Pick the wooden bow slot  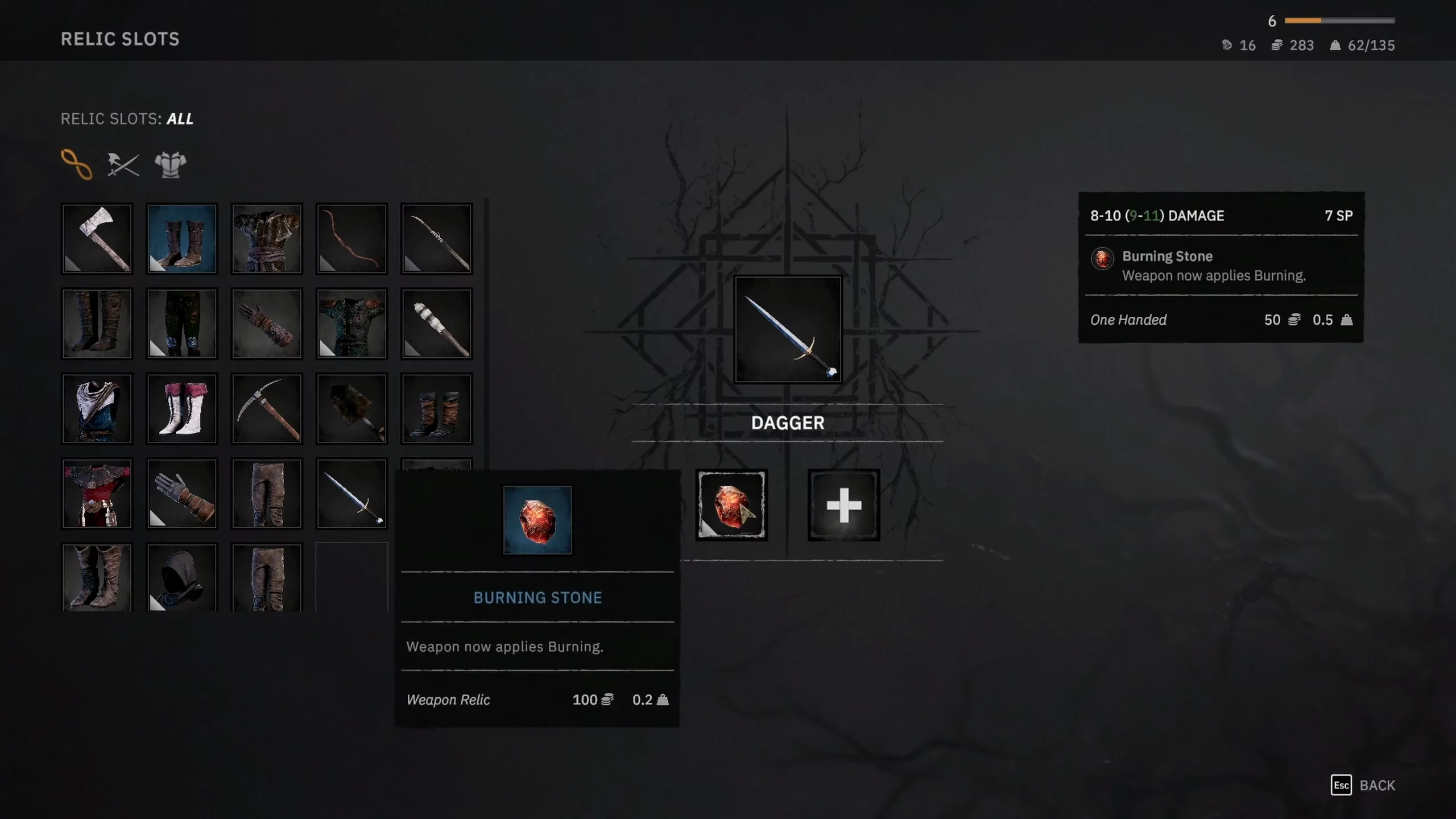coord(351,239)
